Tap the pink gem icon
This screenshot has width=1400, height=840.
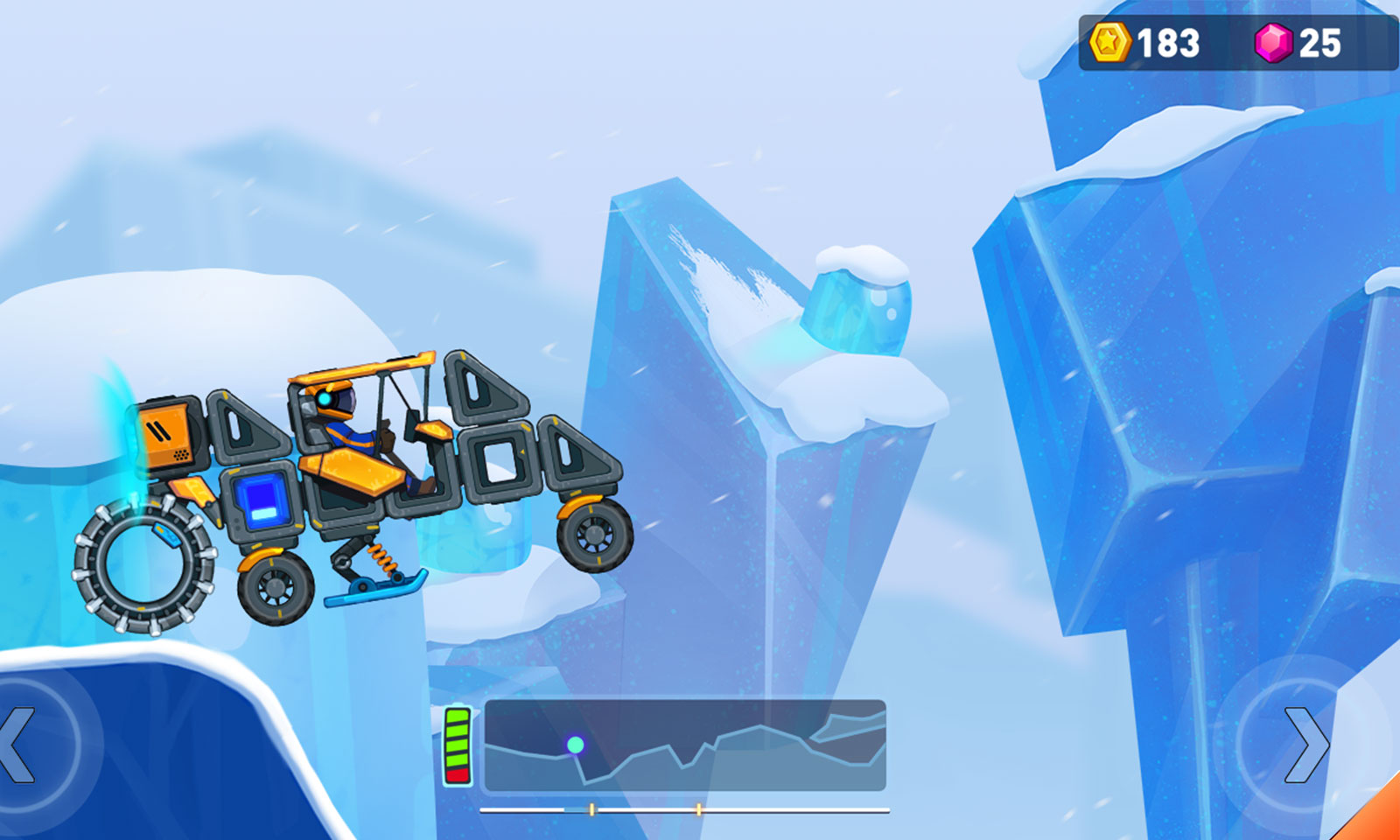click(x=1273, y=42)
